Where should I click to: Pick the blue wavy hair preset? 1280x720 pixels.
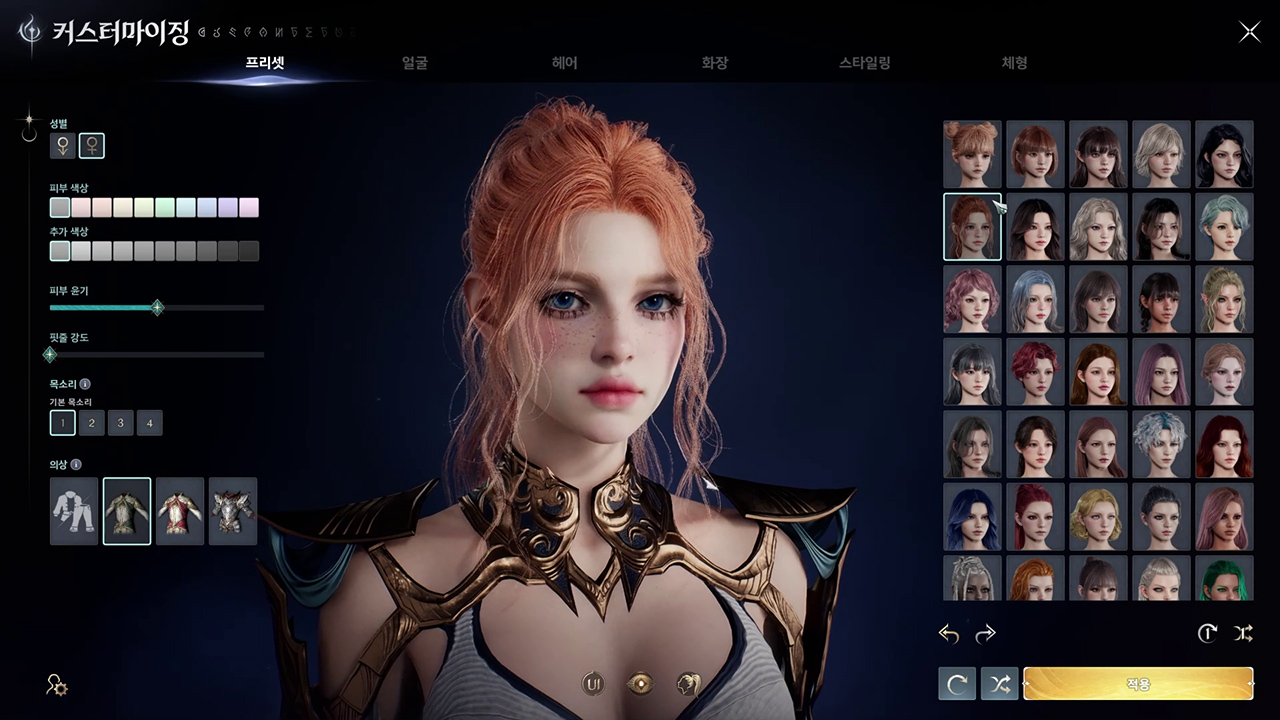point(972,516)
